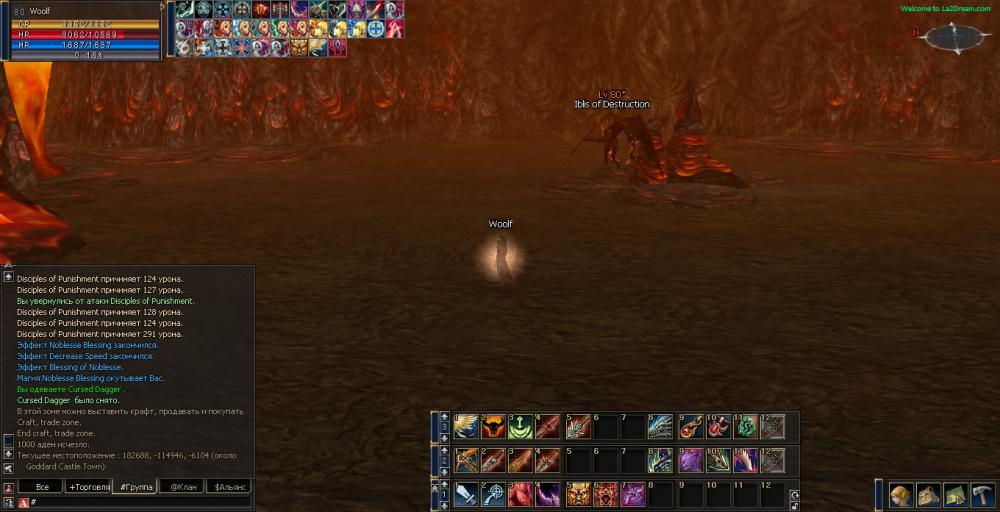1000x512 pixels.
Task: Open the inventory bag icon
Action: click(929, 496)
